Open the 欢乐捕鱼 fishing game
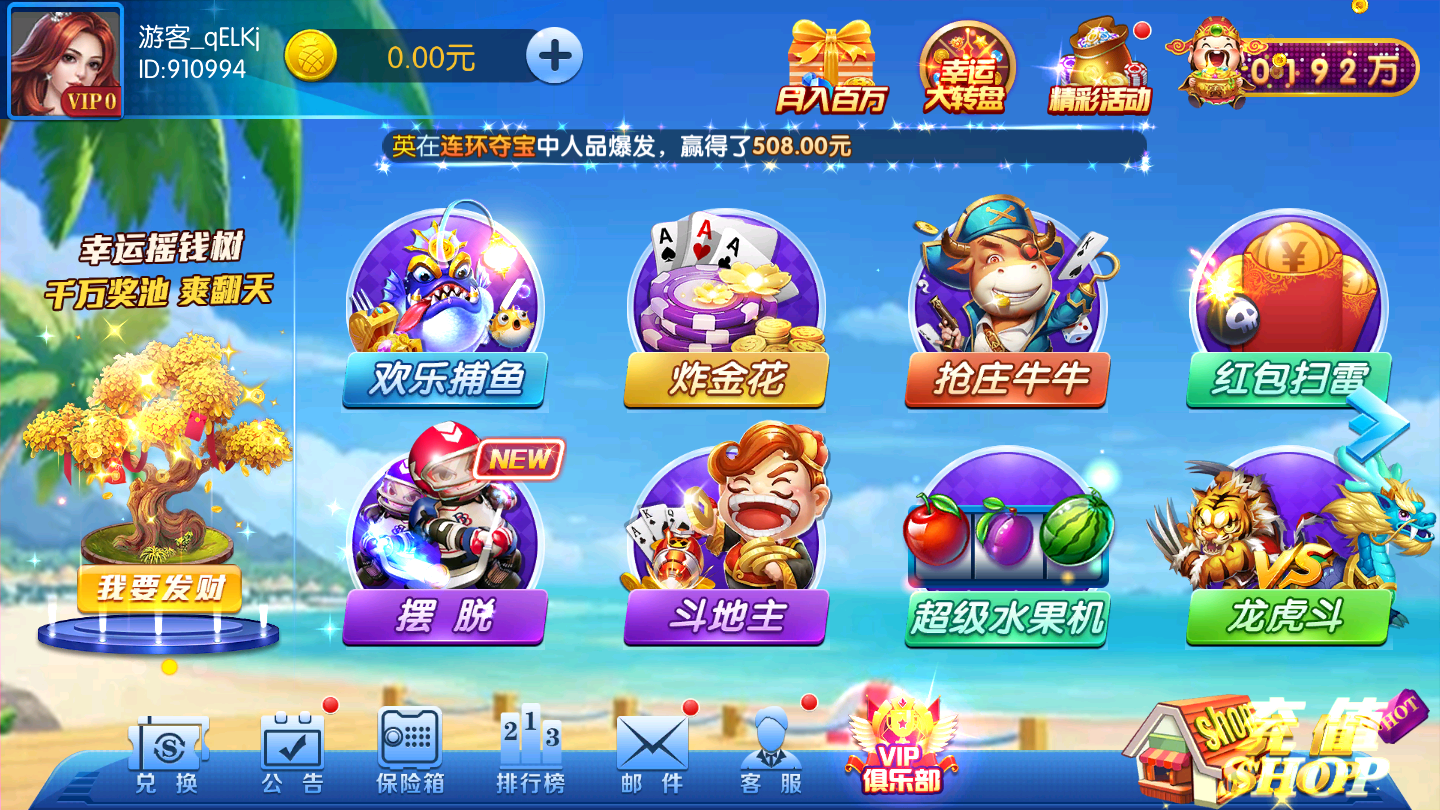The image size is (1440, 810). [445, 300]
